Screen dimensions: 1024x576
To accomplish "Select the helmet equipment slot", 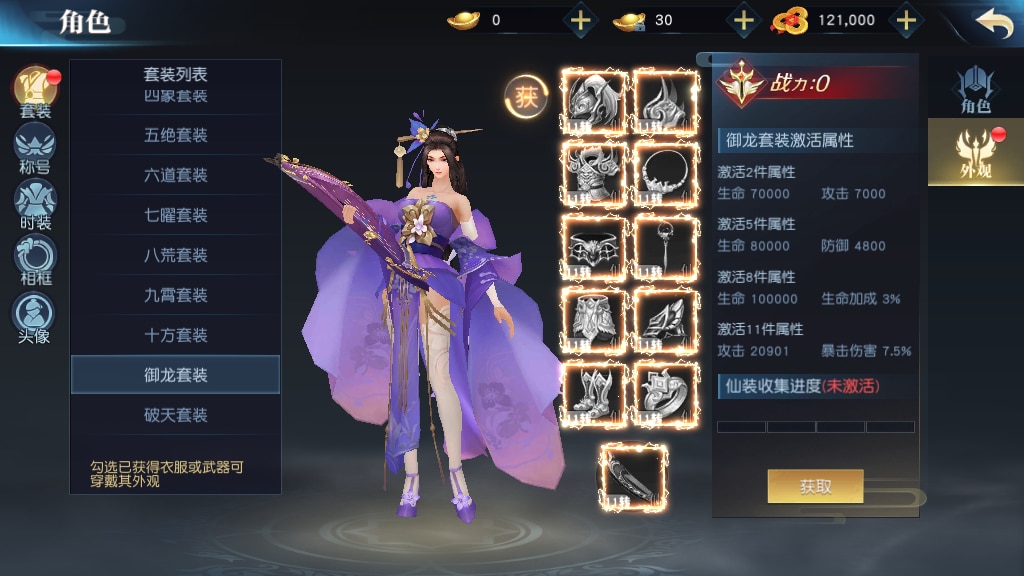I will [x=595, y=102].
